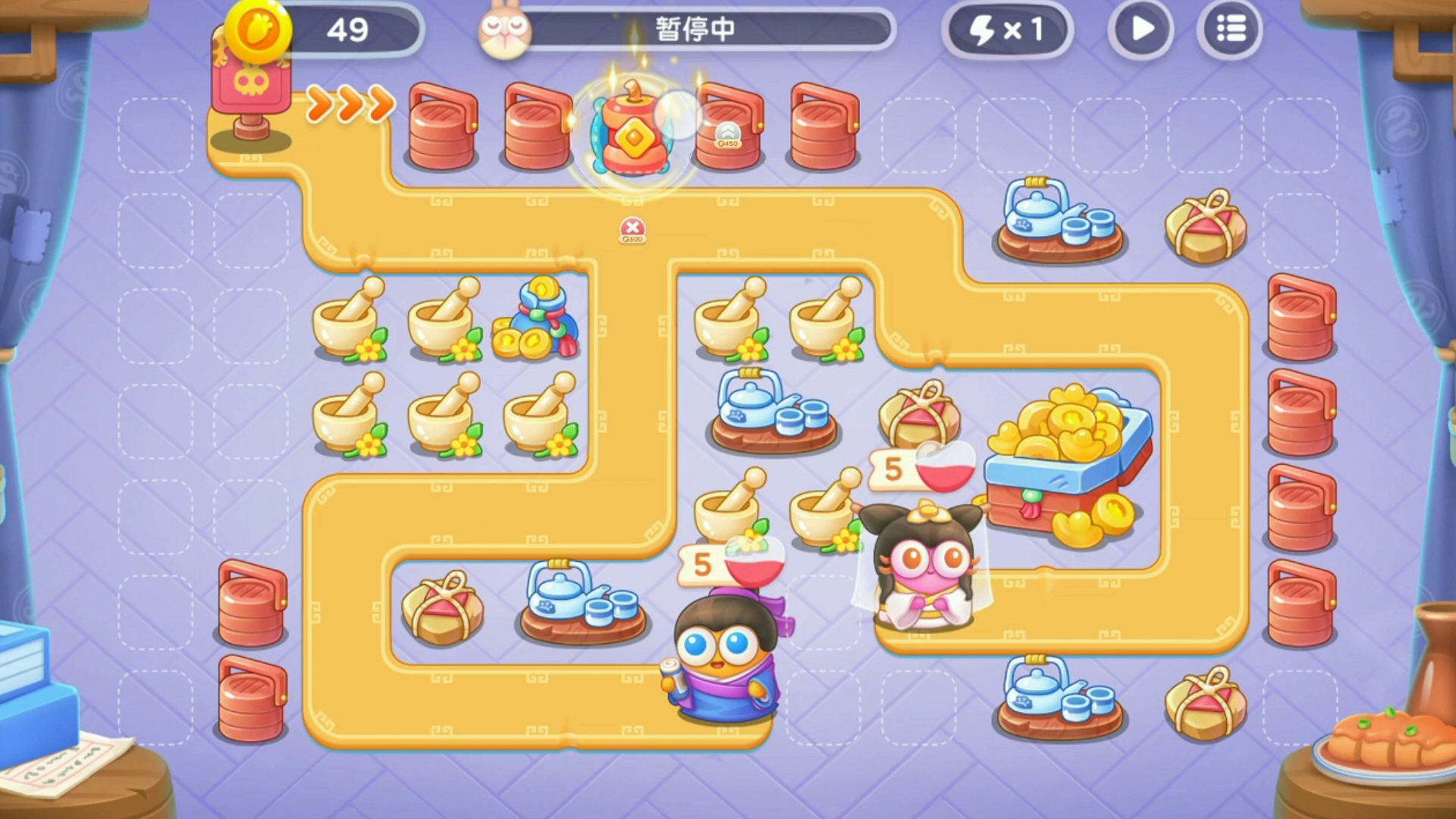Toggle the x1 game speed
This screenshot has height=819, width=1456.
pyautogui.click(x=1009, y=30)
